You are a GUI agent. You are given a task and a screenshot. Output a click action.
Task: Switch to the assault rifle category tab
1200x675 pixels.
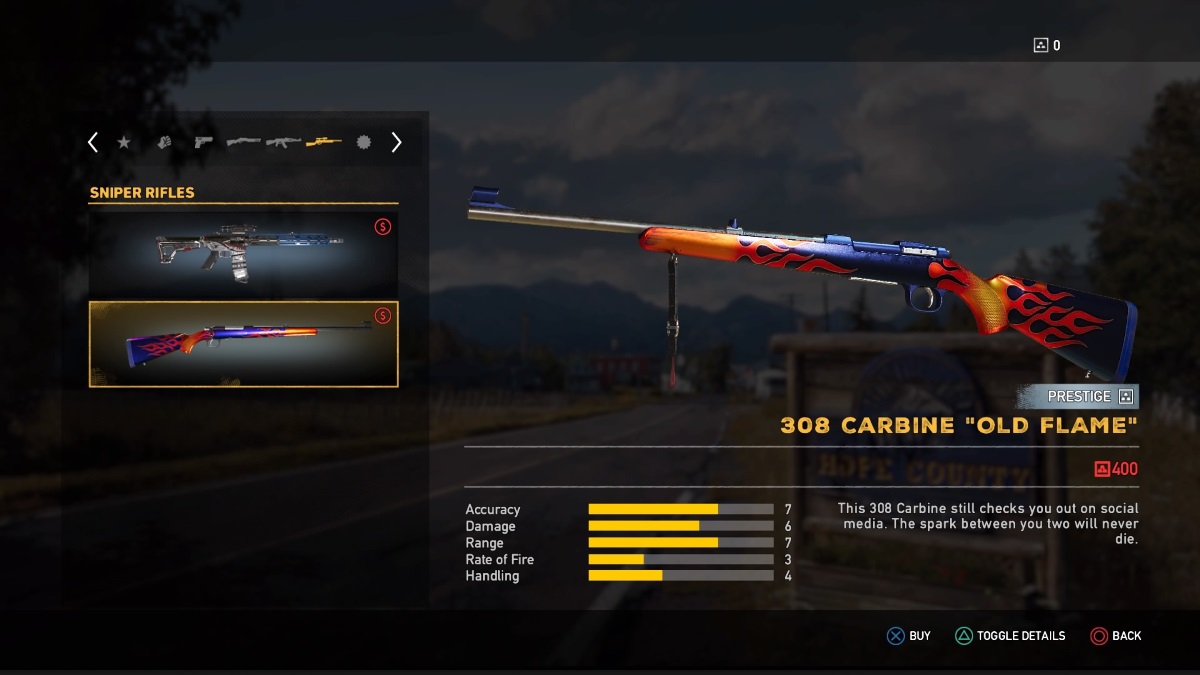[283, 143]
